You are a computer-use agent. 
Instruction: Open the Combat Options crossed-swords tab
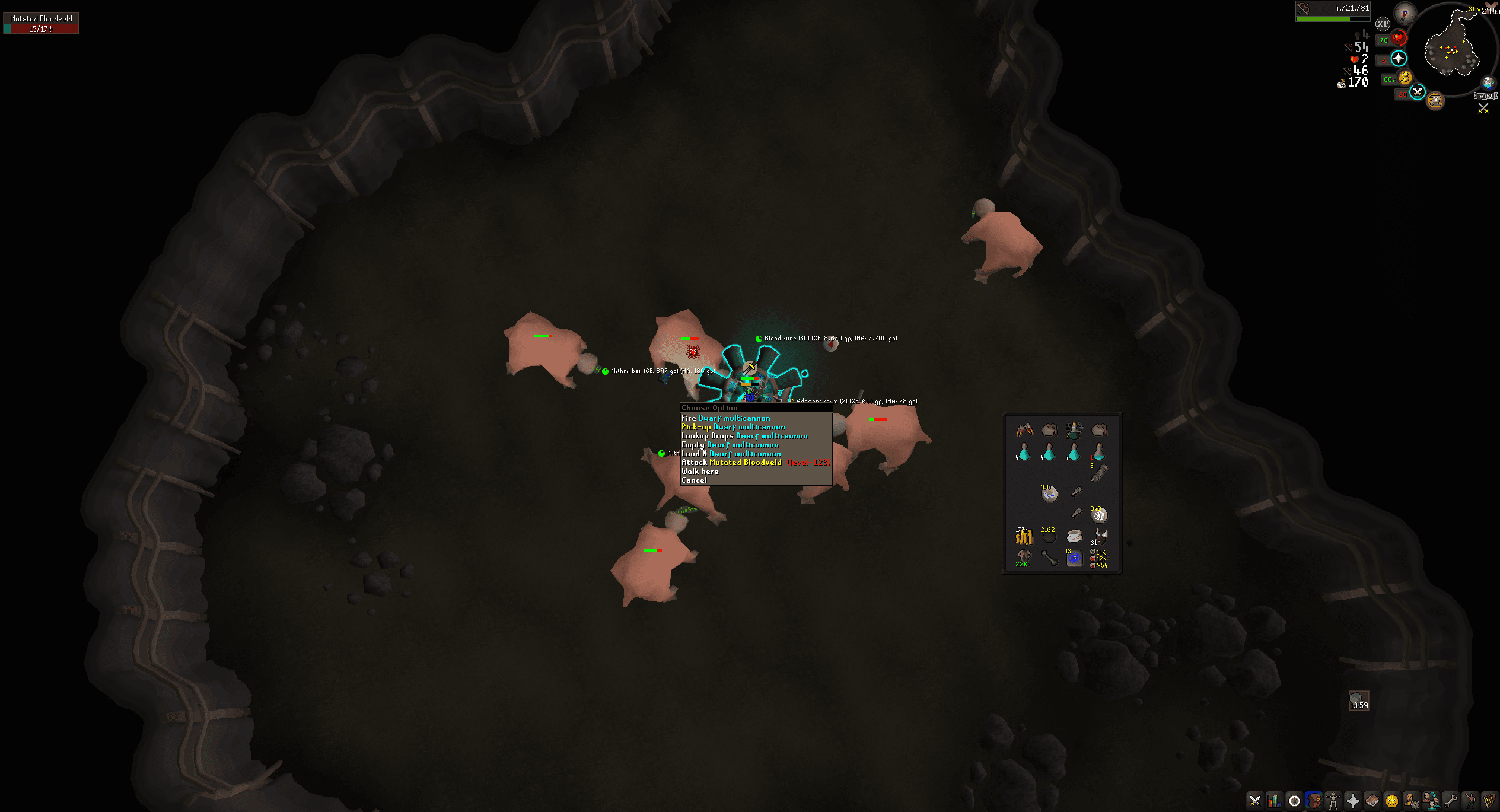(x=1255, y=800)
